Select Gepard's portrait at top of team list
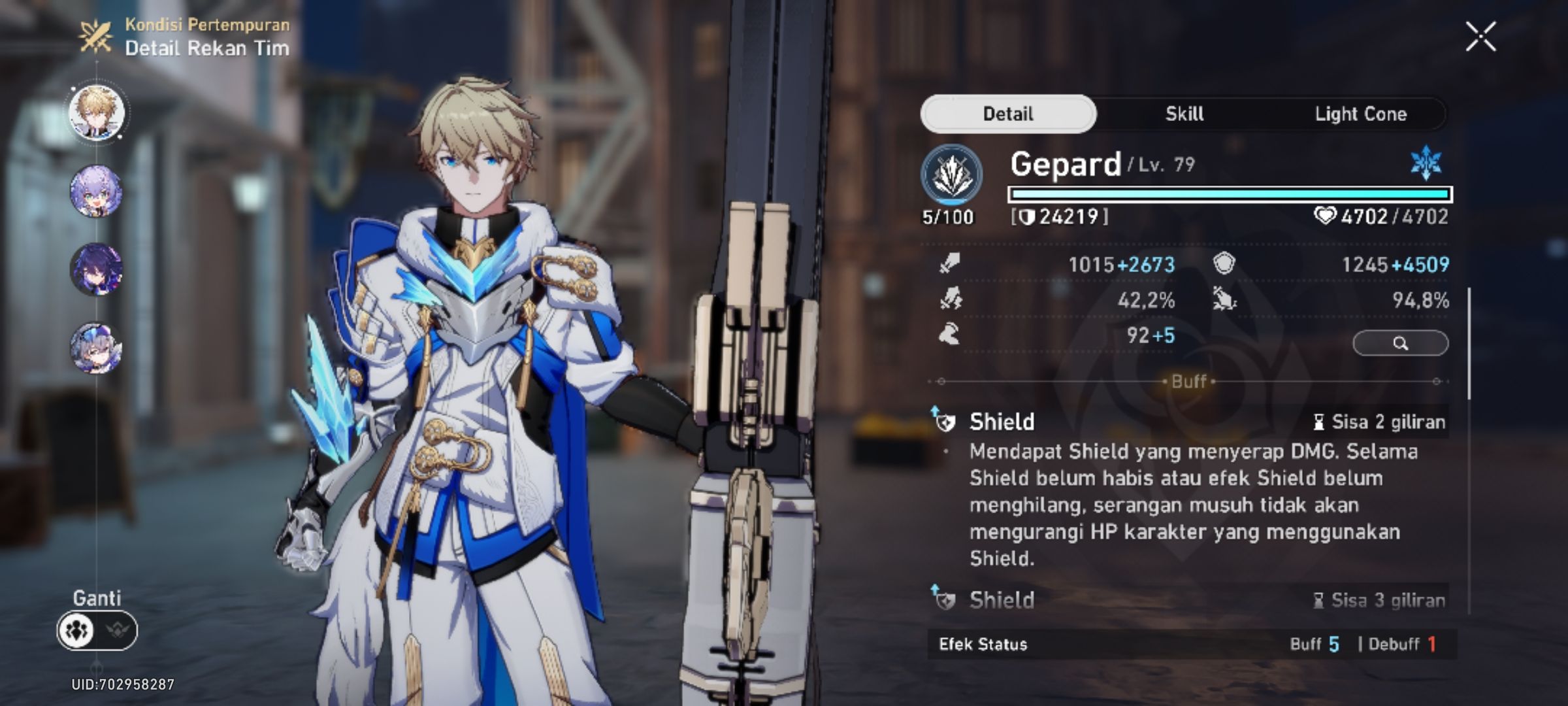Viewport: 1568px width, 706px height. [95, 111]
